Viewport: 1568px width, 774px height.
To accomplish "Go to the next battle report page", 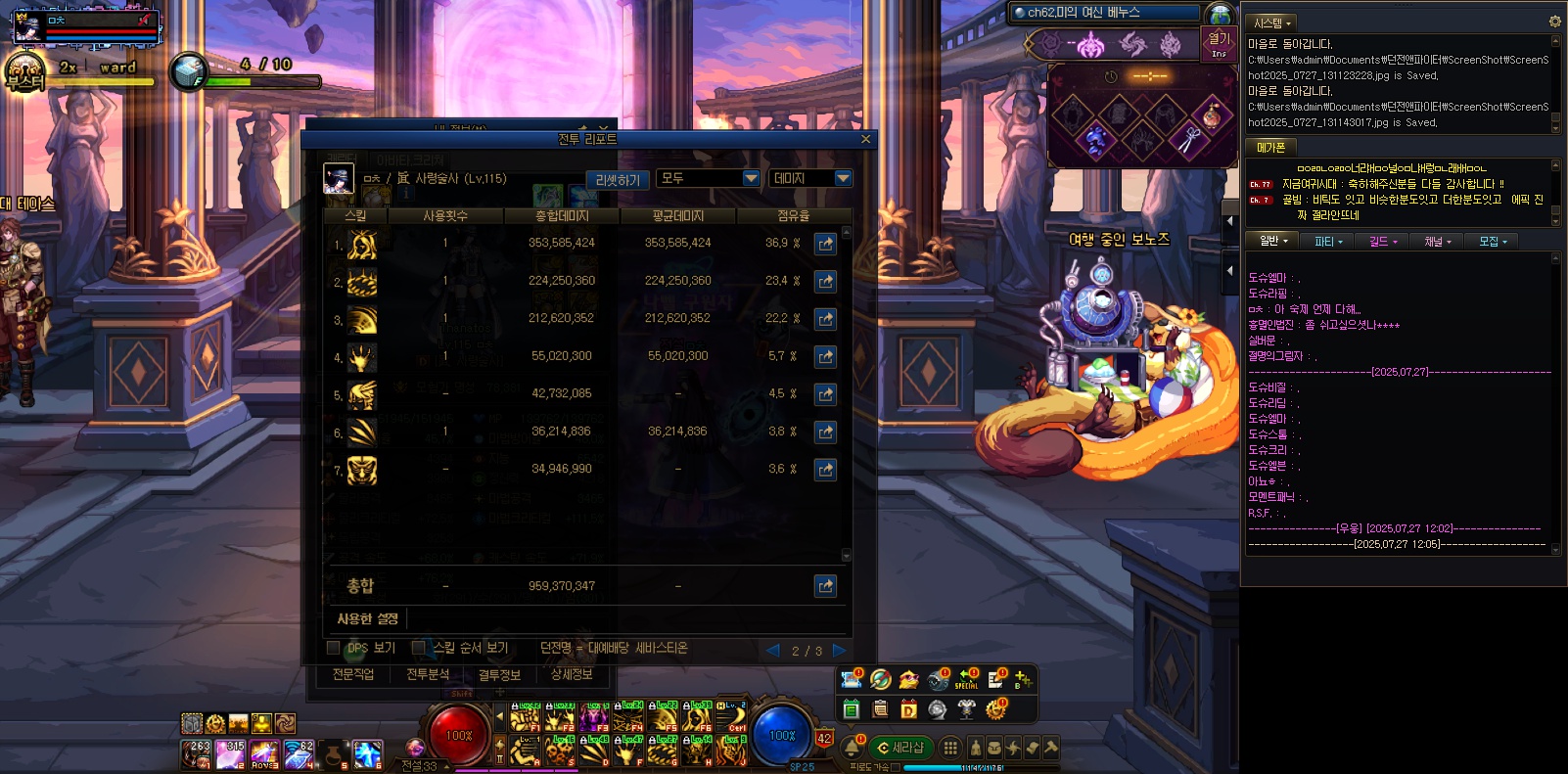I will (839, 650).
